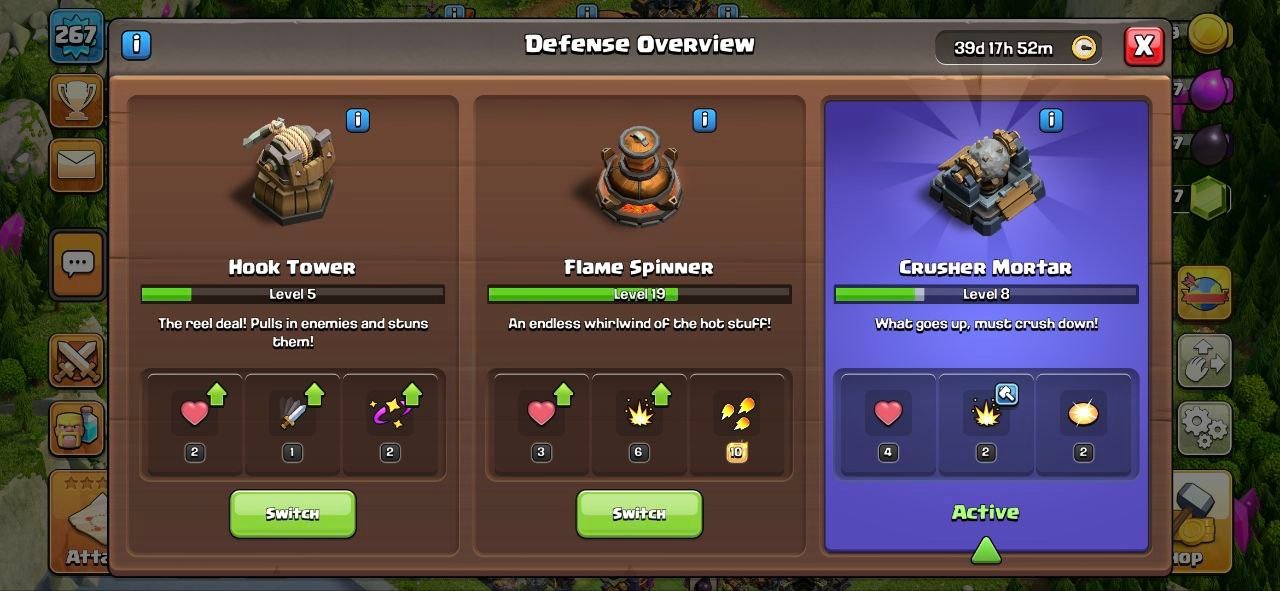Switch to the Flame Spinner defense
The image size is (1280, 591).
pyautogui.click(x=639, y=514)
